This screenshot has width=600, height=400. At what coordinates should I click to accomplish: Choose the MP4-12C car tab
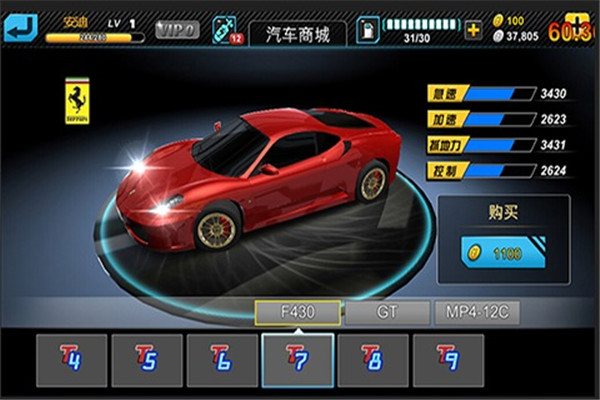pyautogui.click(x=477, y=312)
